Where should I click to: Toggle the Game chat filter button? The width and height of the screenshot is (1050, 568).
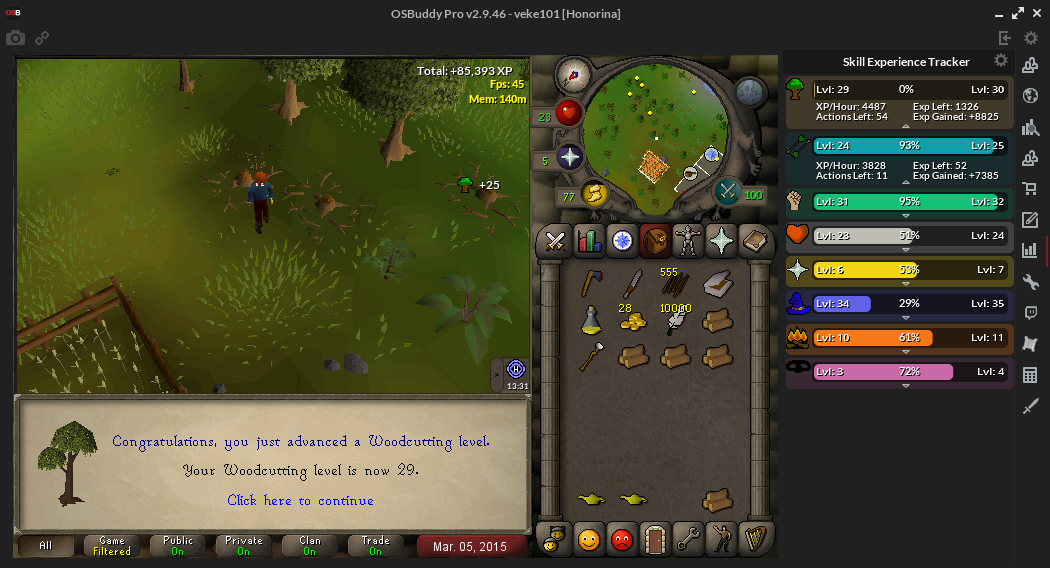(112, 545)
